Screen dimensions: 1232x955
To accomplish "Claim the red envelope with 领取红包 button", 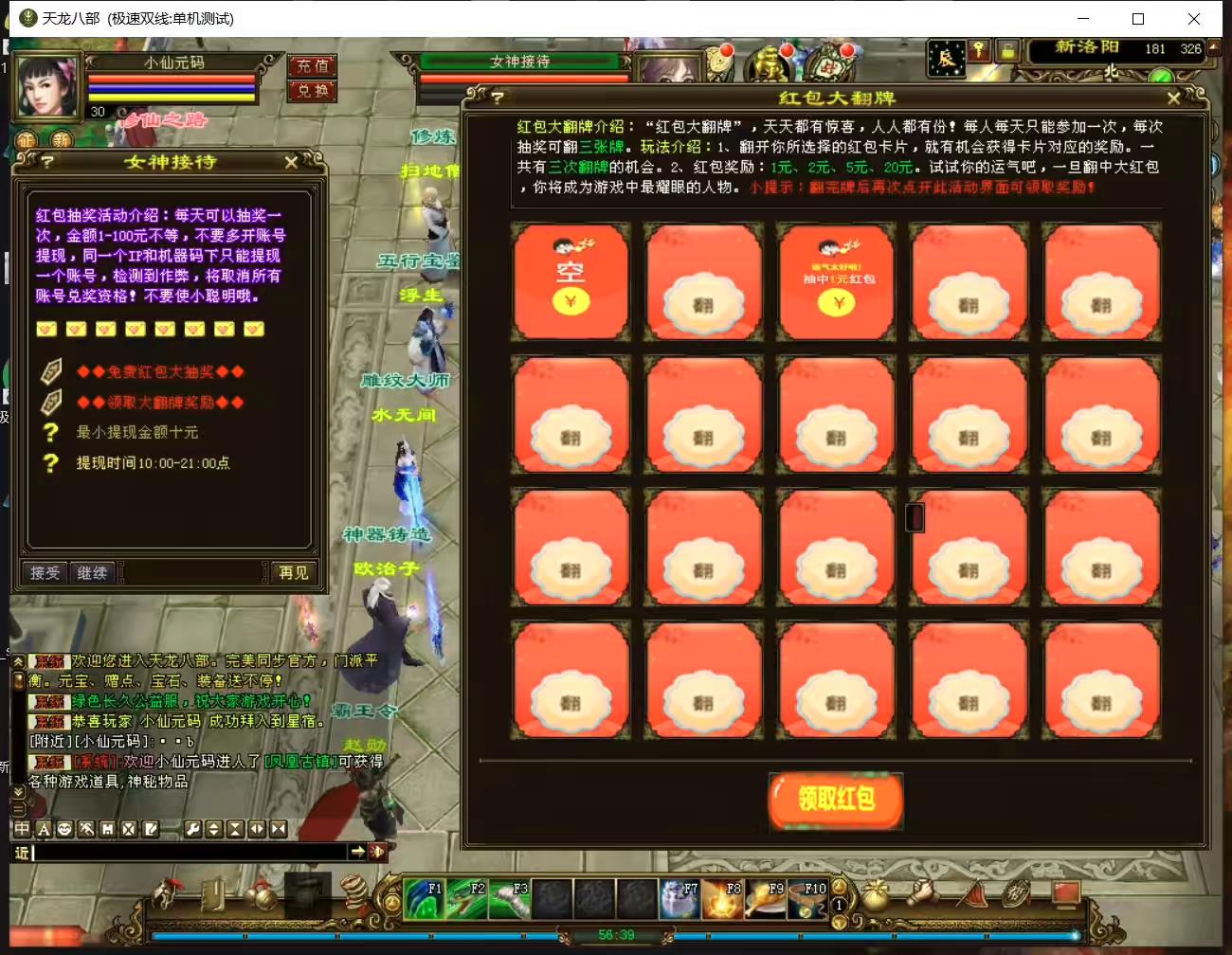I will pyautogui.click(x=835, y=799).
